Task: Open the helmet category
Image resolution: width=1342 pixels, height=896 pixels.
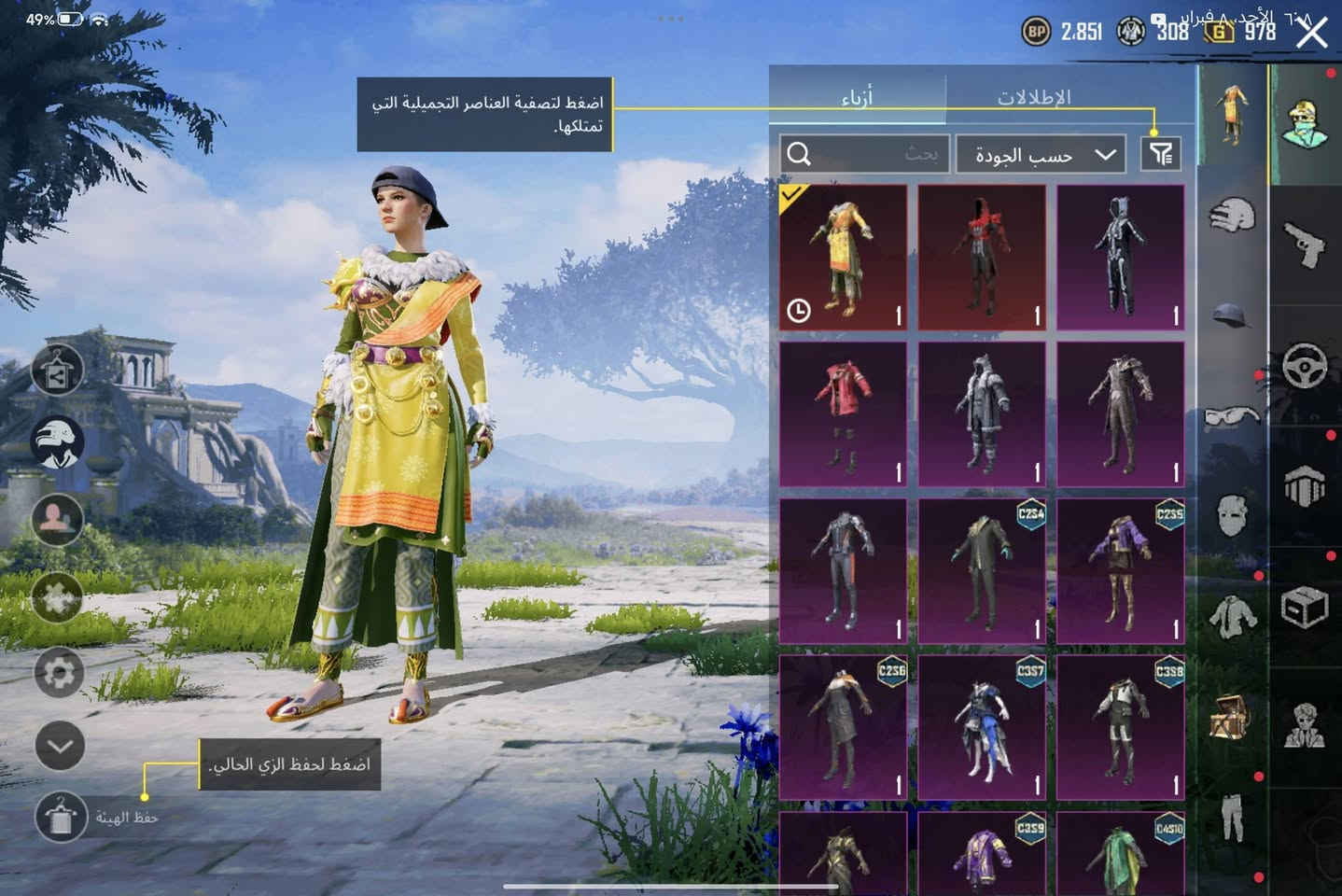Action: 1233,316
